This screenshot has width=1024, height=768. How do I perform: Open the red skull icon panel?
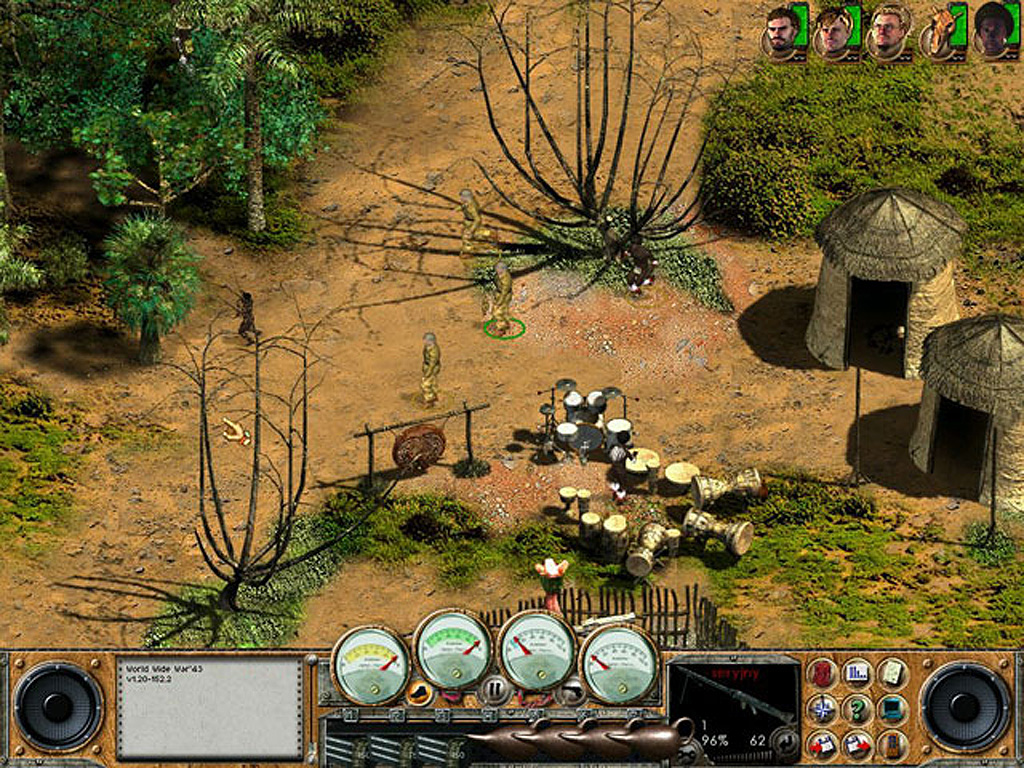[822, 673]
